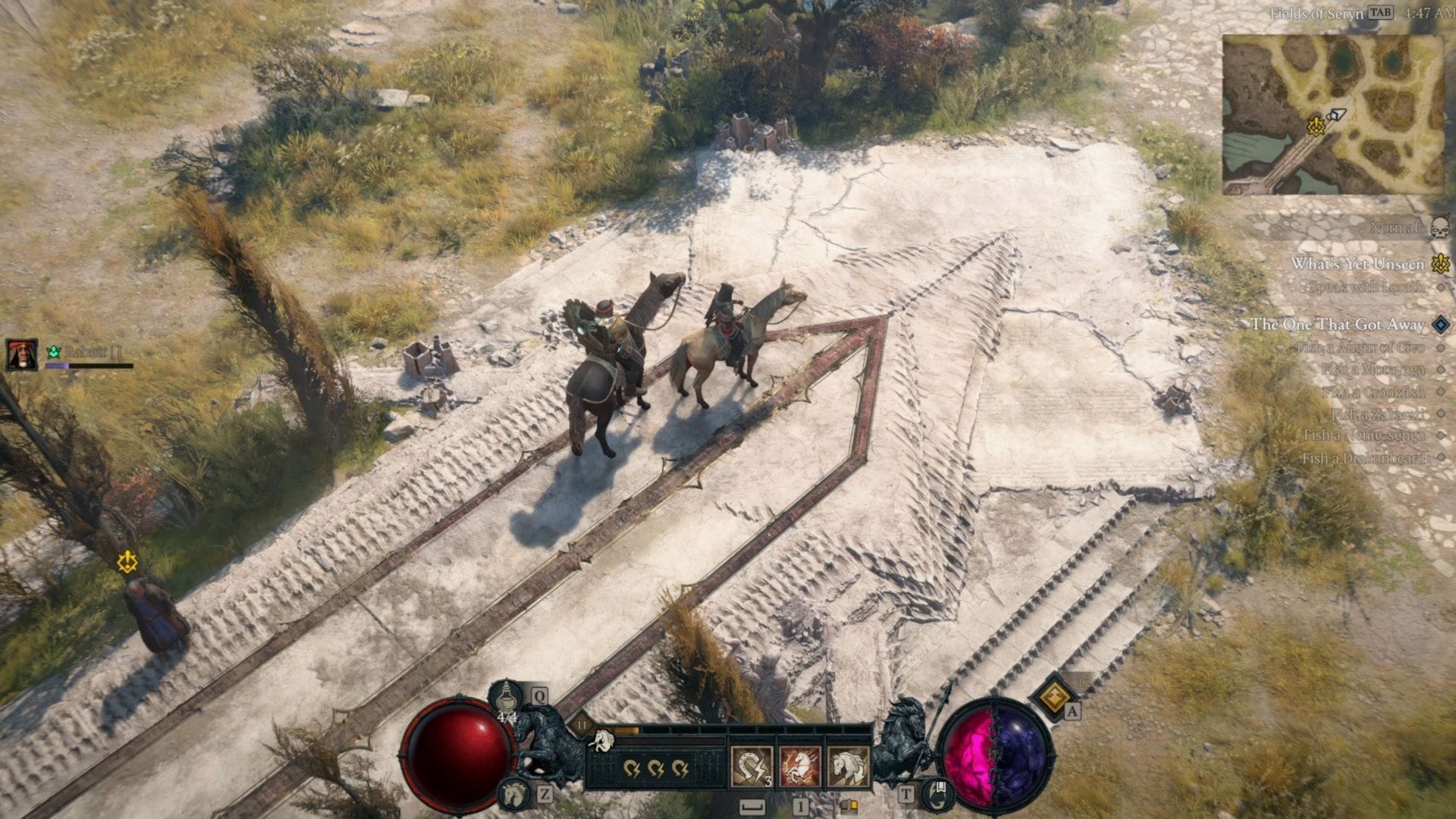Viewport: 1456px width, 819px height.
Task: Open the emote wheel icon
Action: pyautogui.click(x=938, y=793)
